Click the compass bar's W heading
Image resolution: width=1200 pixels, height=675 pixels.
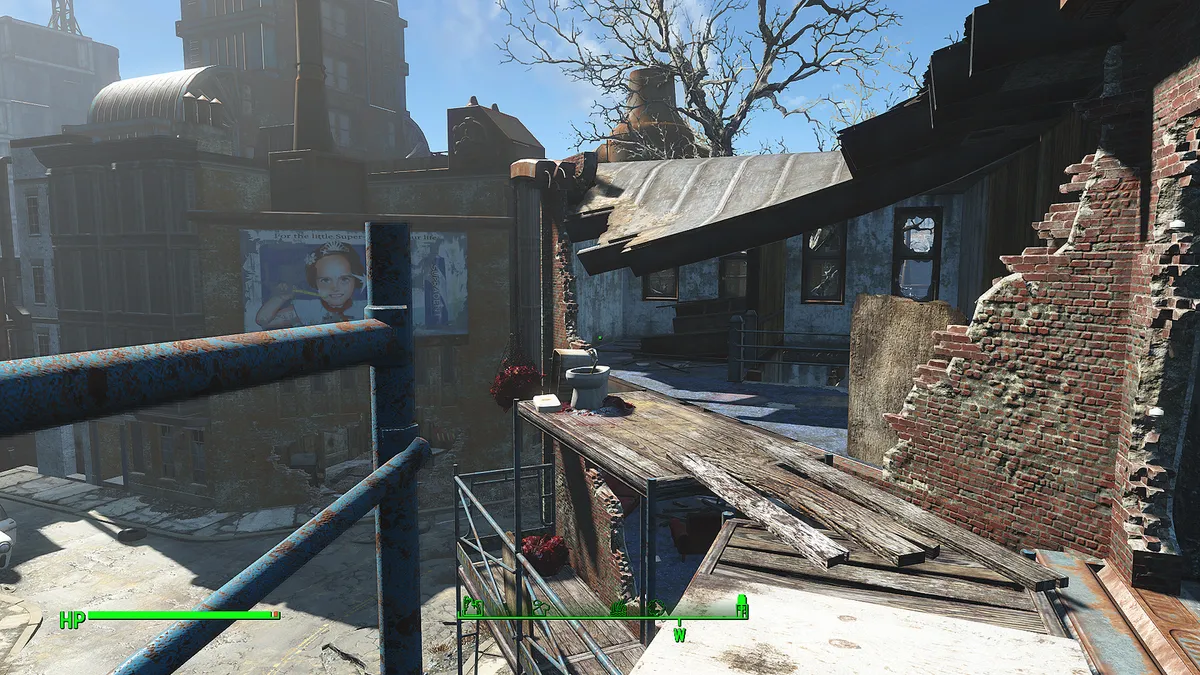point(679,635)
